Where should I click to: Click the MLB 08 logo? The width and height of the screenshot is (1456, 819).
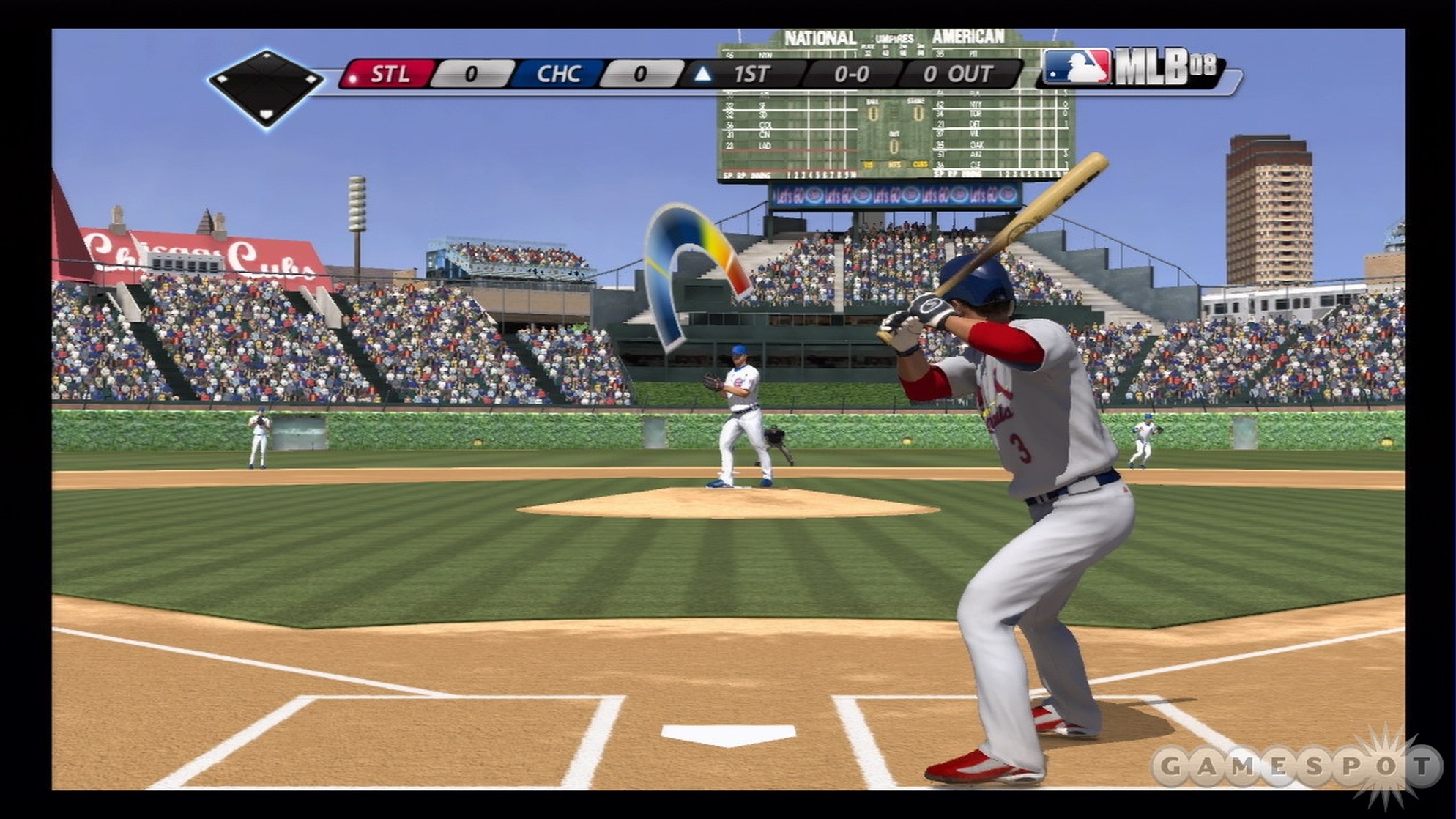click(x=1132, y=68)
